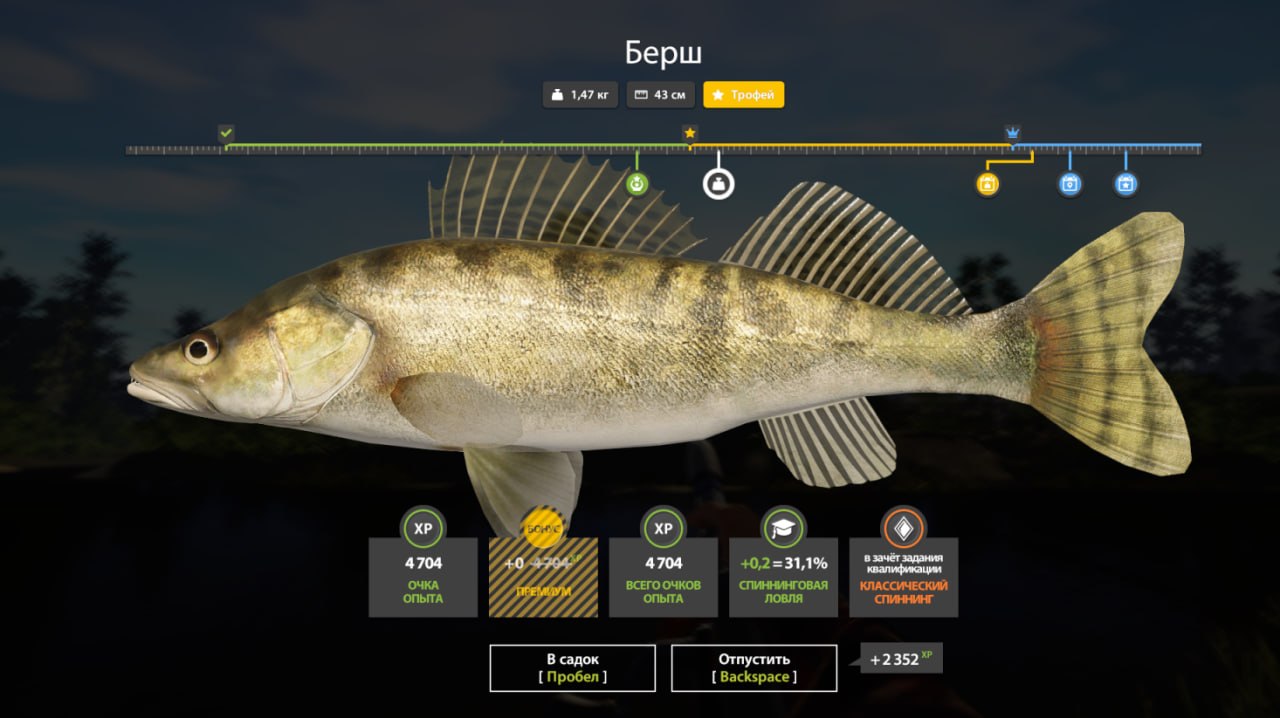Keep the fish with the В садок button
This screenshot has width=1280, height=718.
tap(572, 668)
